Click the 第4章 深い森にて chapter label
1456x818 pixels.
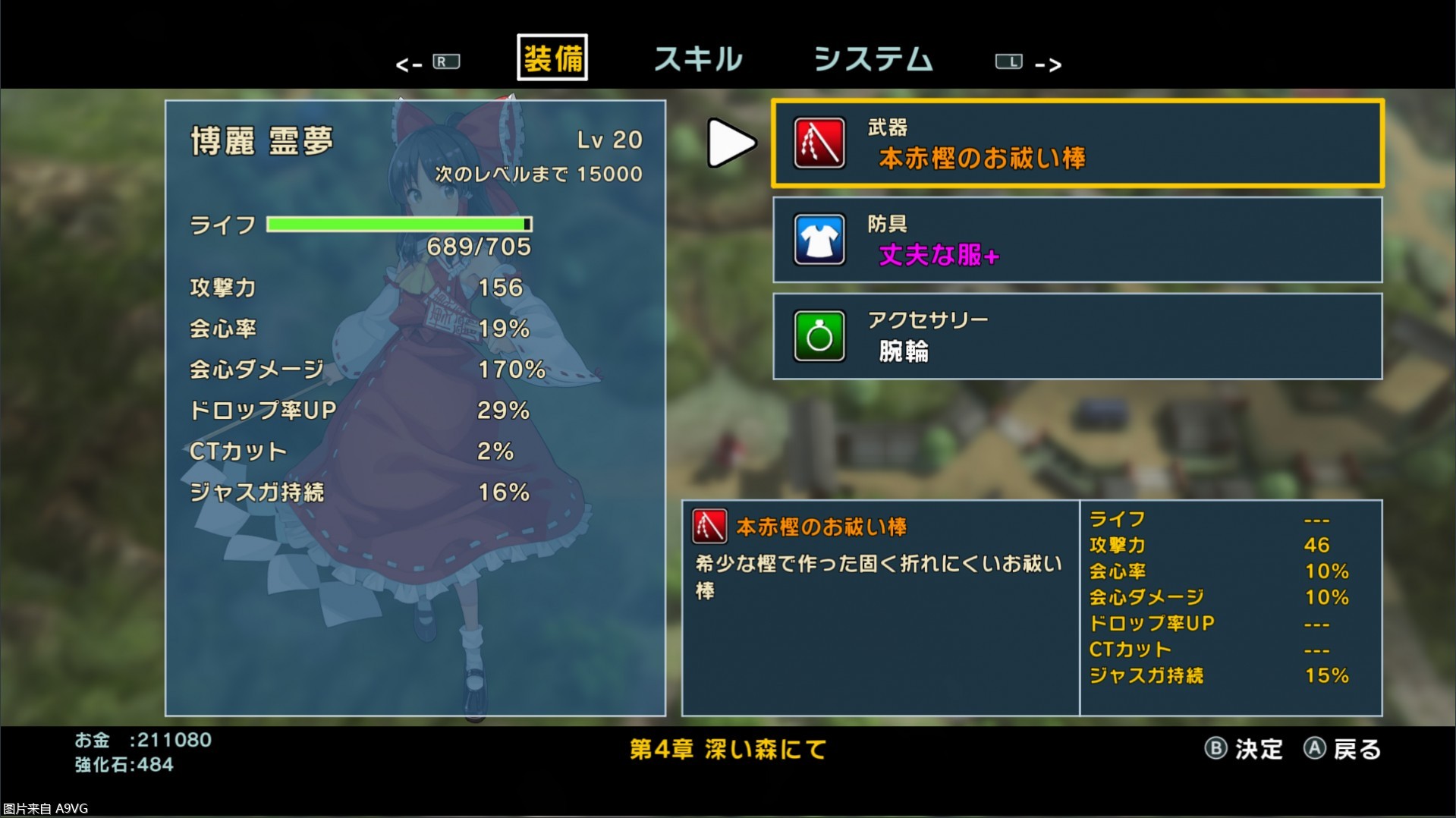pyautogui.click(x=726, y=750)
